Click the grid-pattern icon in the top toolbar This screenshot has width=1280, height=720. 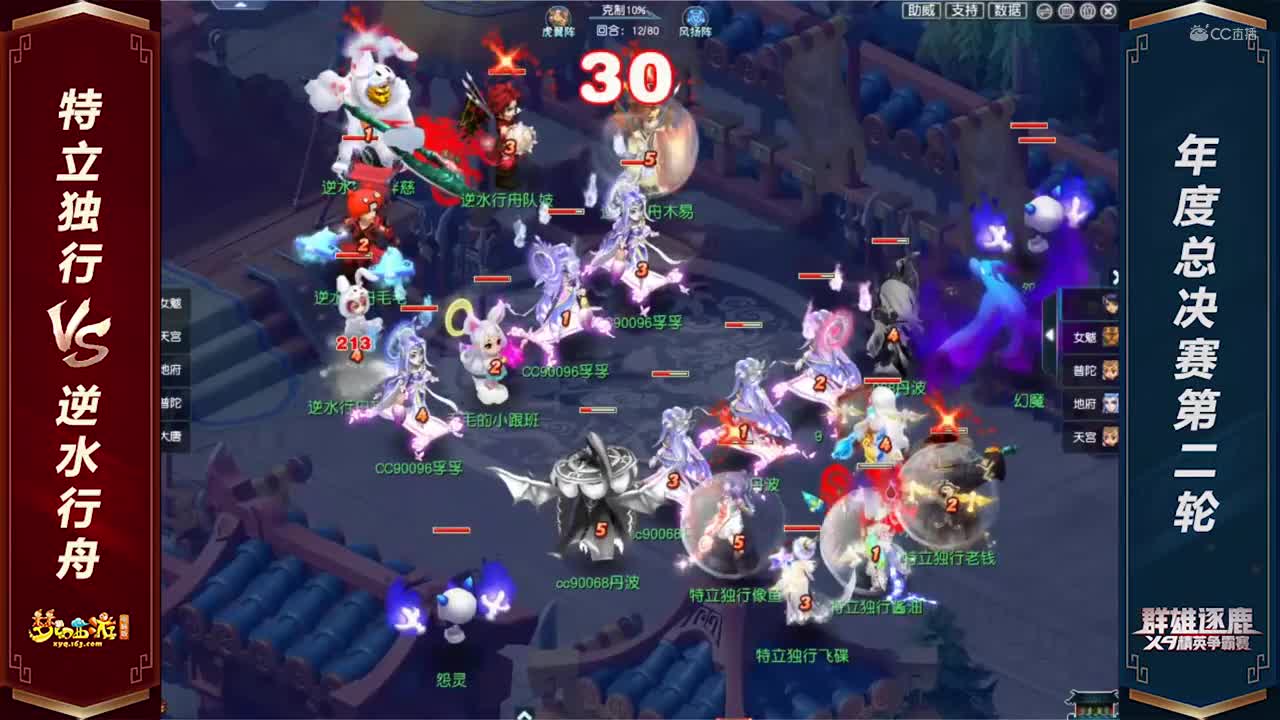tap(1065, 11)
